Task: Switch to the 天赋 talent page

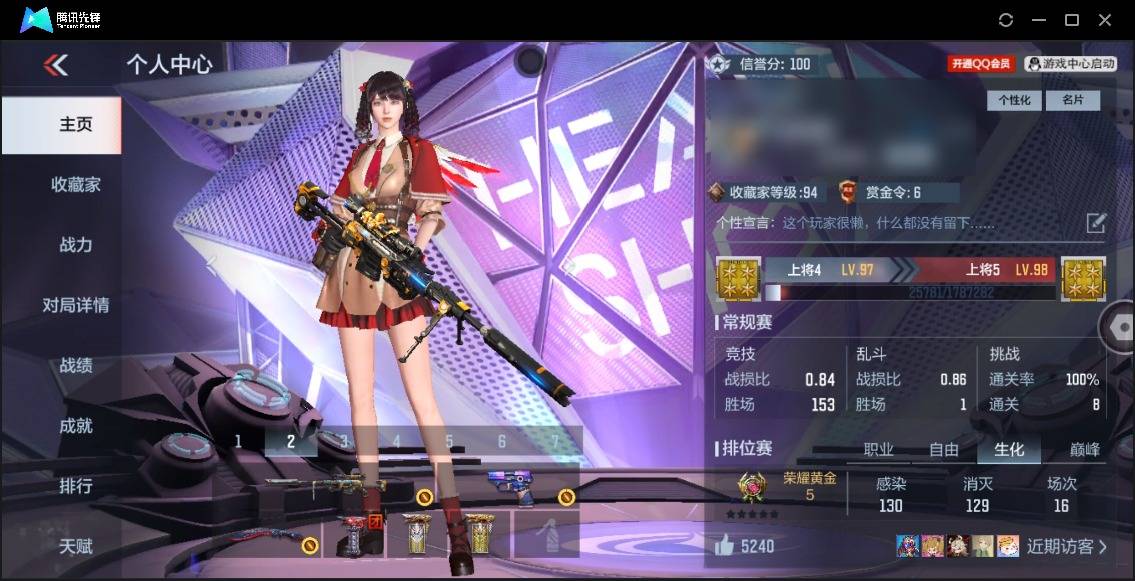Action: point(75,546)
